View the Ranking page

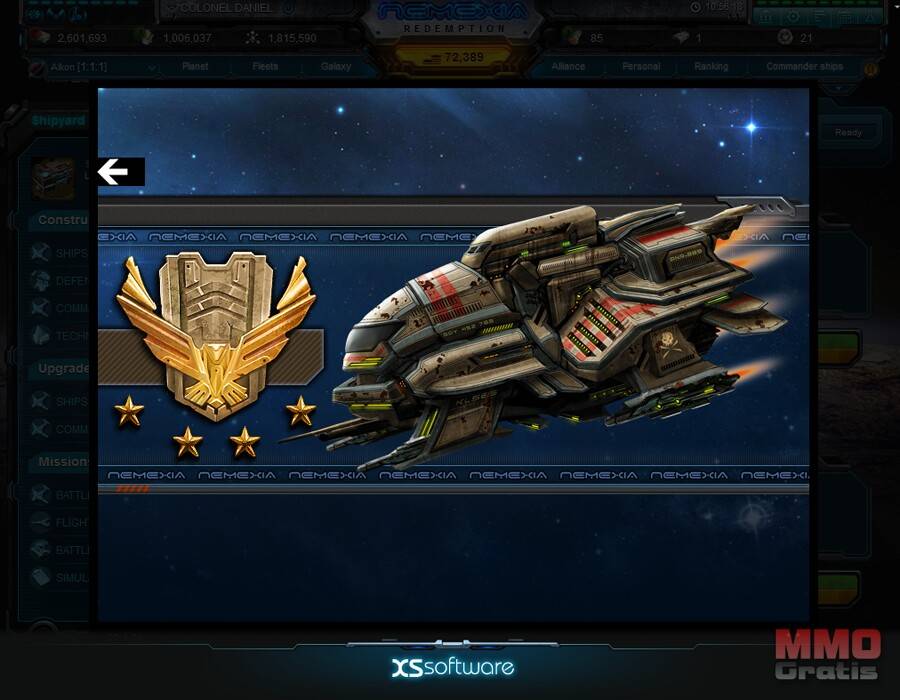711,67
